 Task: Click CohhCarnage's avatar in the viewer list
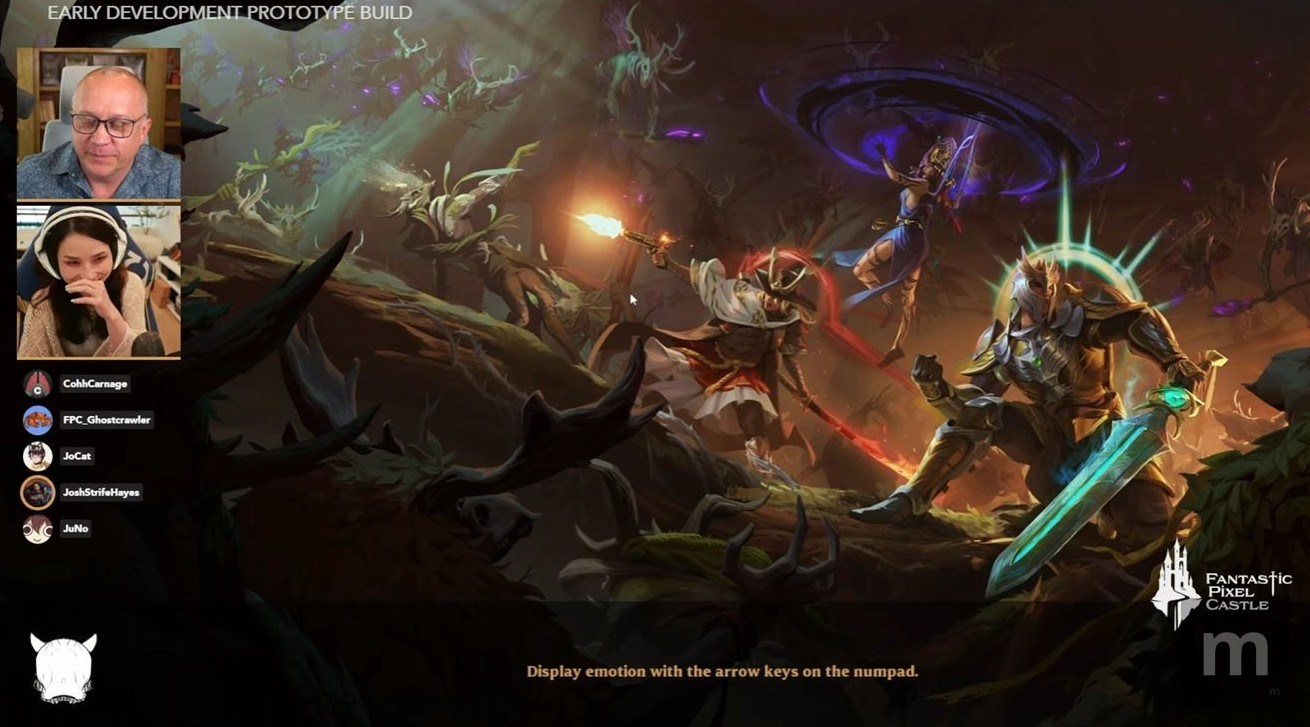click(x=36, y=384)
